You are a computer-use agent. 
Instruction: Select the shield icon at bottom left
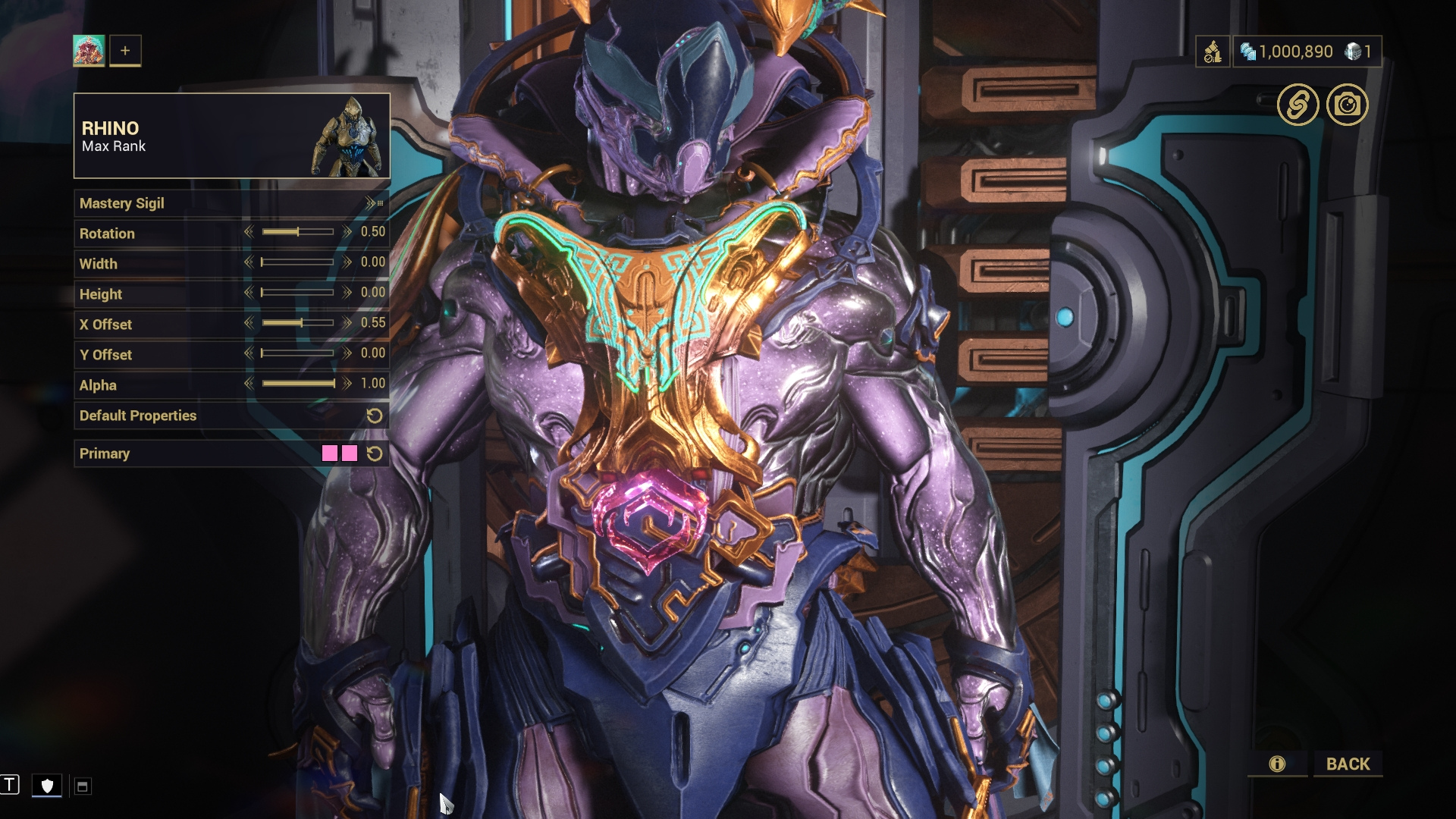[x=47, y=786]
